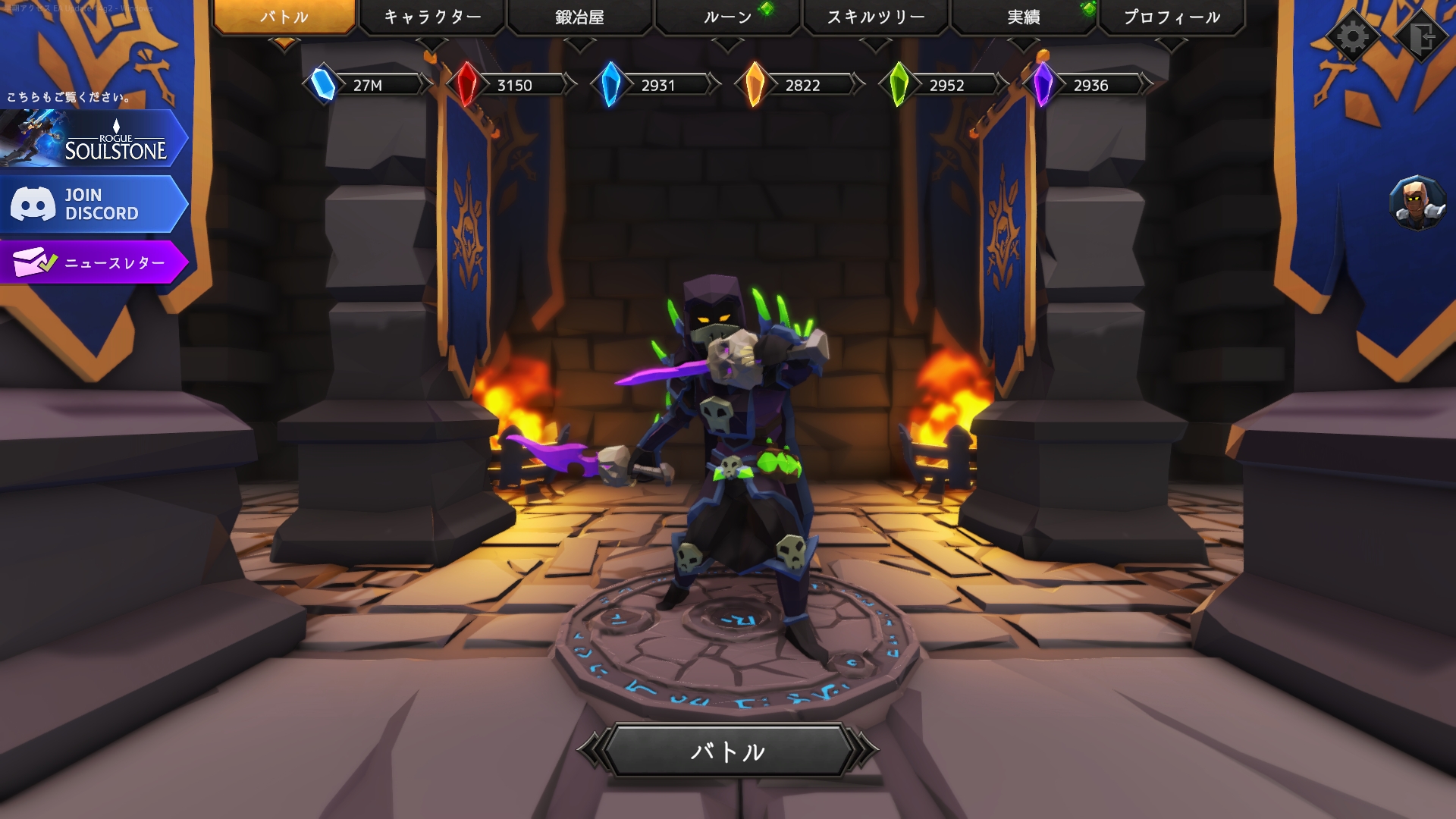Expand the chevron below the バトル tab

[x=285, y=42]
